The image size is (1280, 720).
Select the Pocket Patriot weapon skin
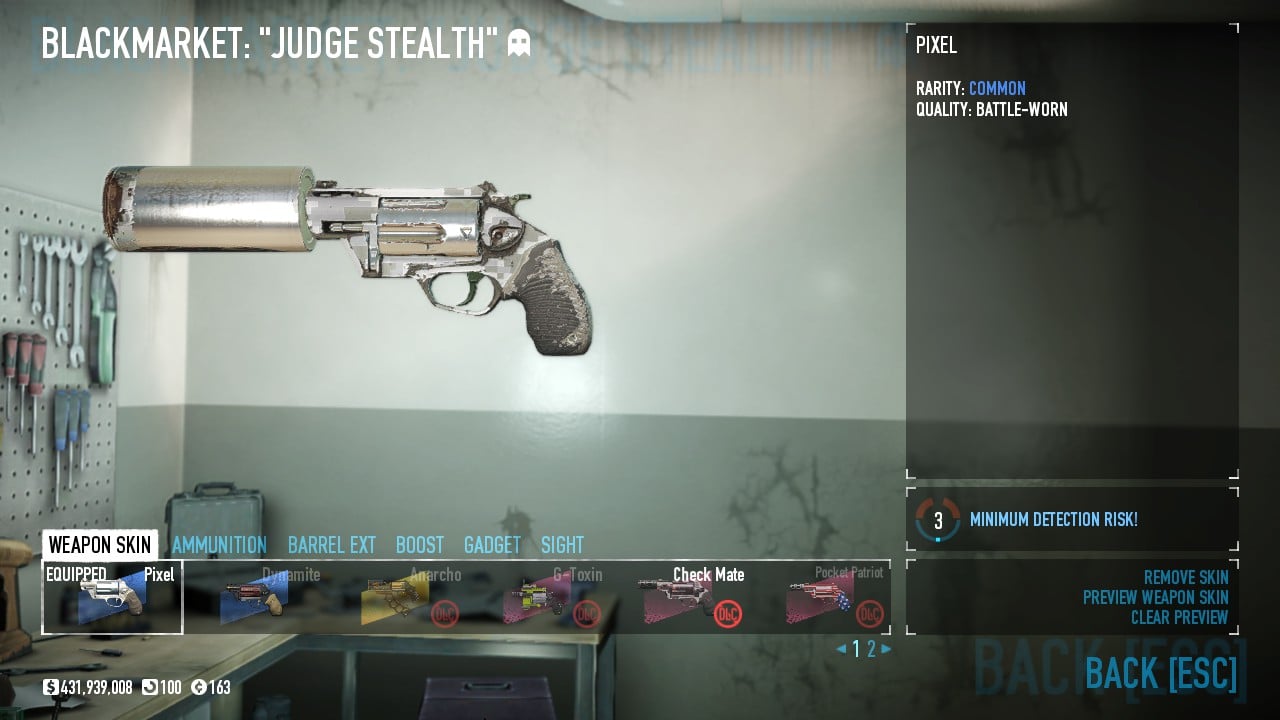822,598
